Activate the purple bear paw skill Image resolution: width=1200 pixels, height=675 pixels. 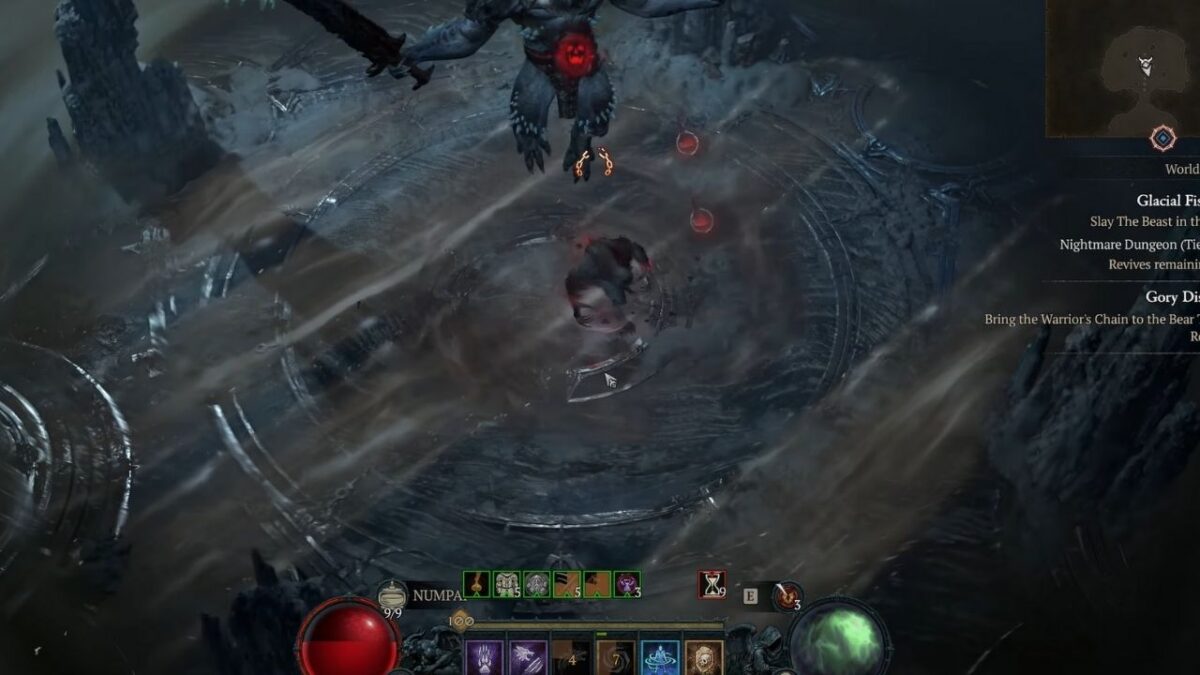pos(484,658)
